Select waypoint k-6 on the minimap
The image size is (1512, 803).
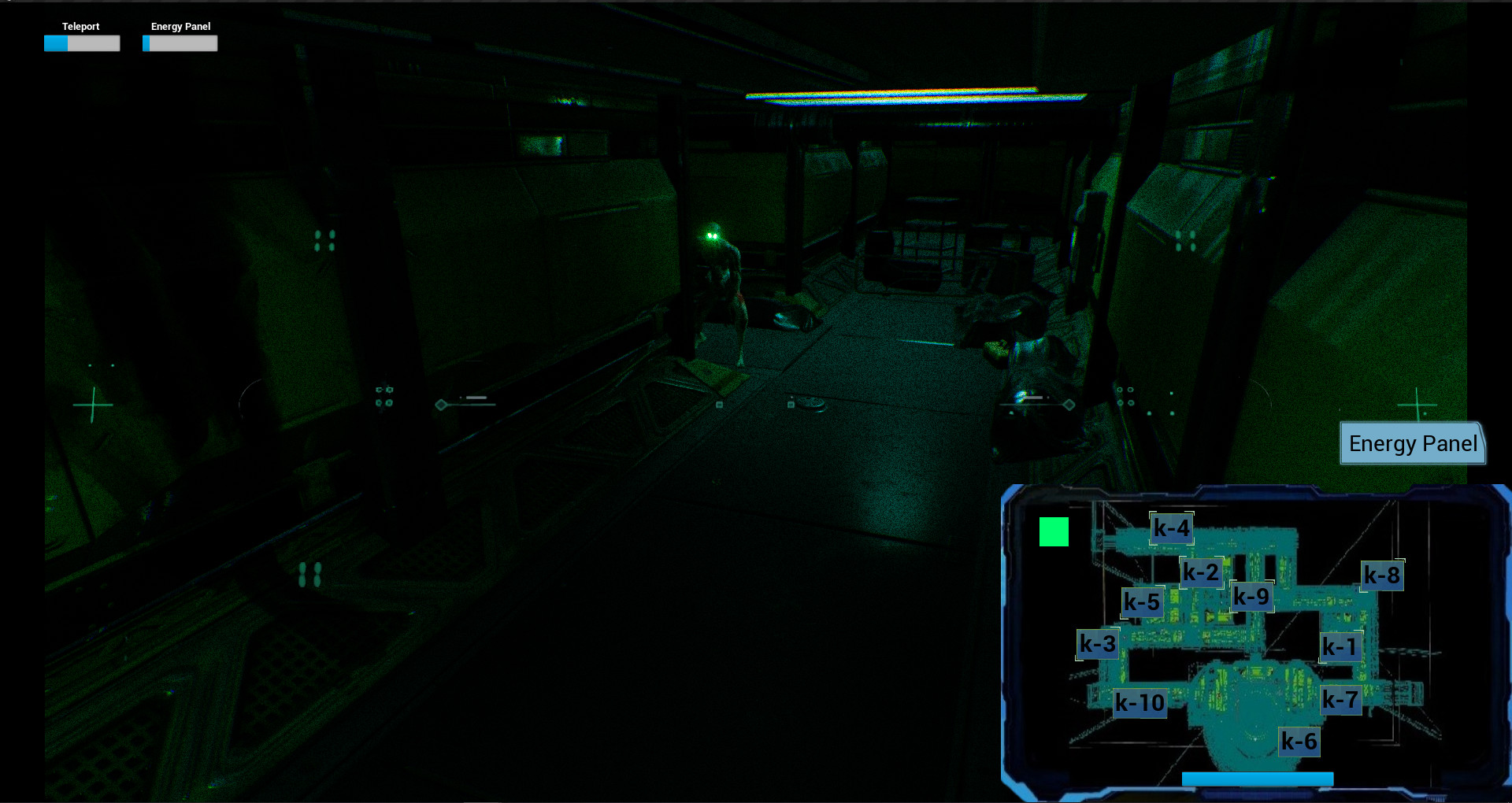[1299, 741]
